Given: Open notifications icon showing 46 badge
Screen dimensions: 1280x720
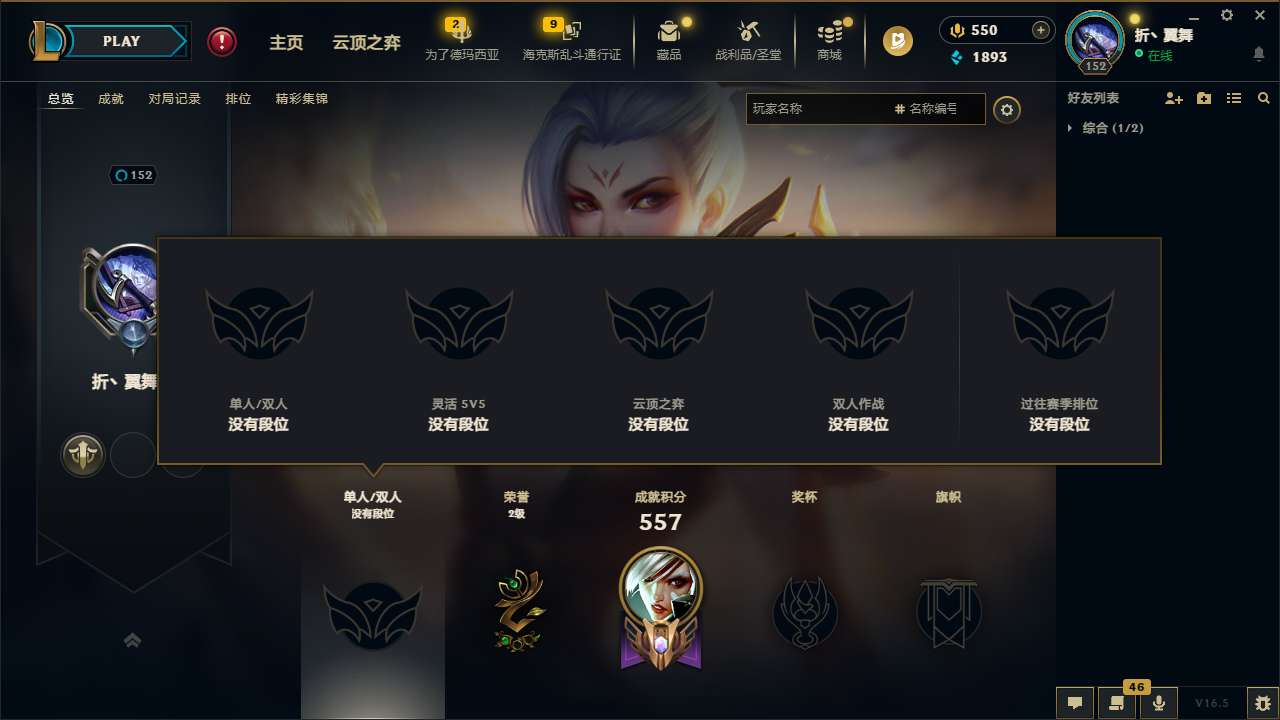Looking at the screenshot, I should click(x=1117, y=703).
